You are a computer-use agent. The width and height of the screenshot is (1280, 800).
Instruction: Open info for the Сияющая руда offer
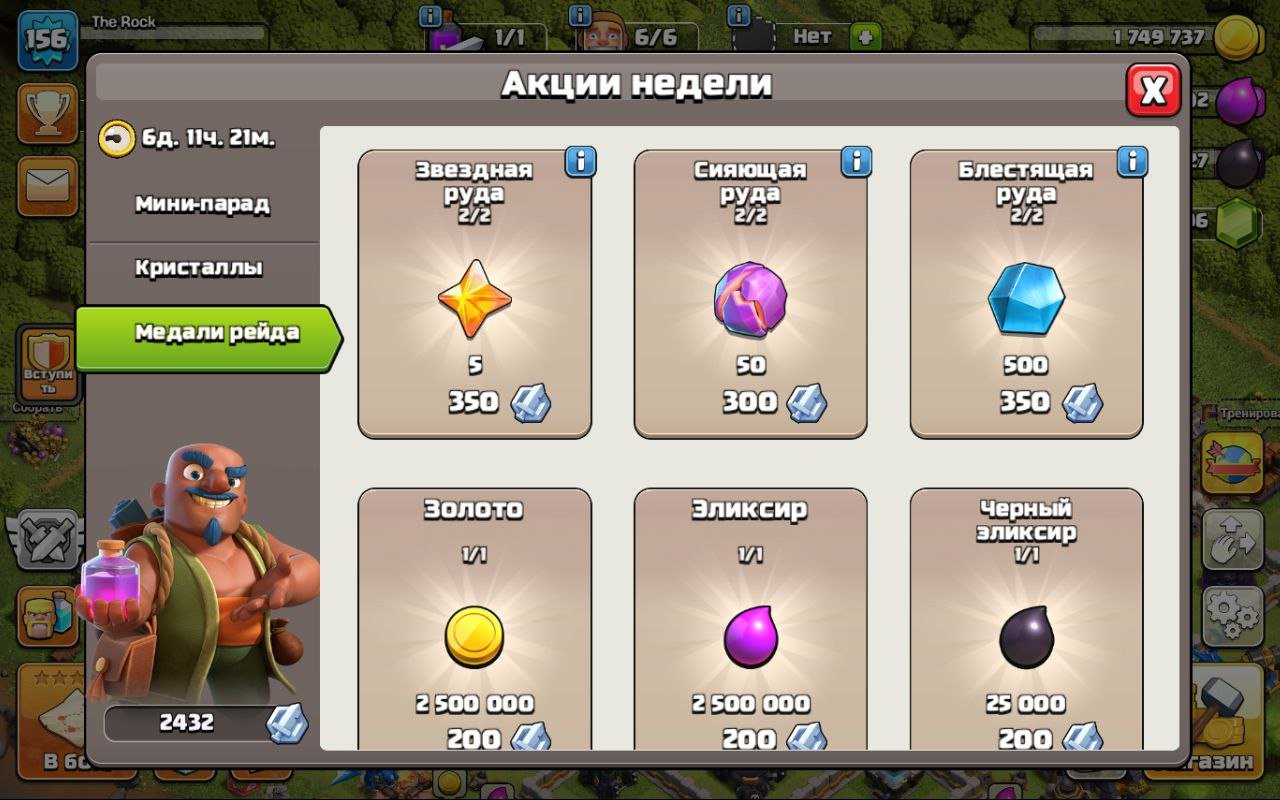(x=855, y=160)
